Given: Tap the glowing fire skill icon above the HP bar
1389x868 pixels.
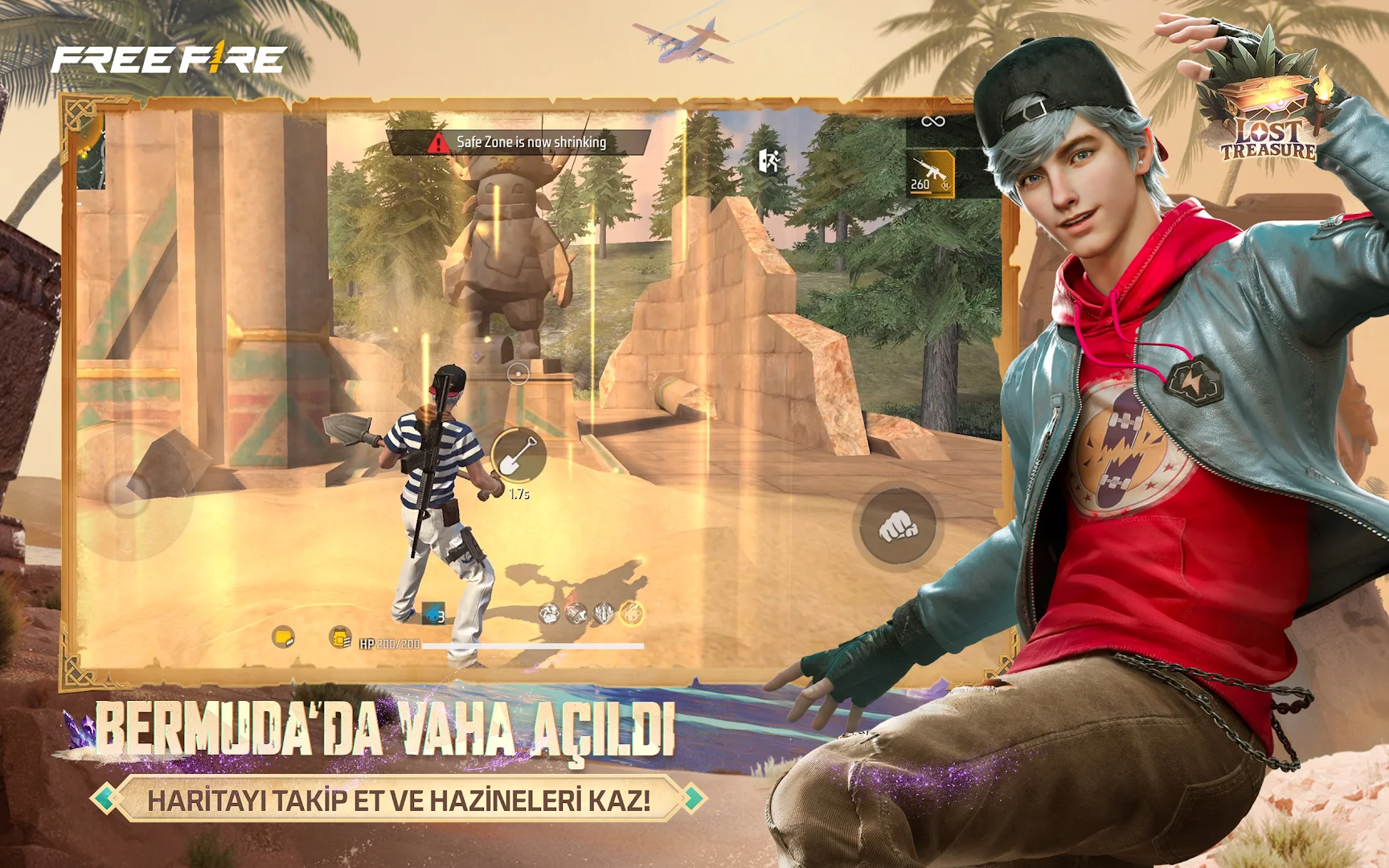Looking at the screenshot, I should click(x=632, y=613).
